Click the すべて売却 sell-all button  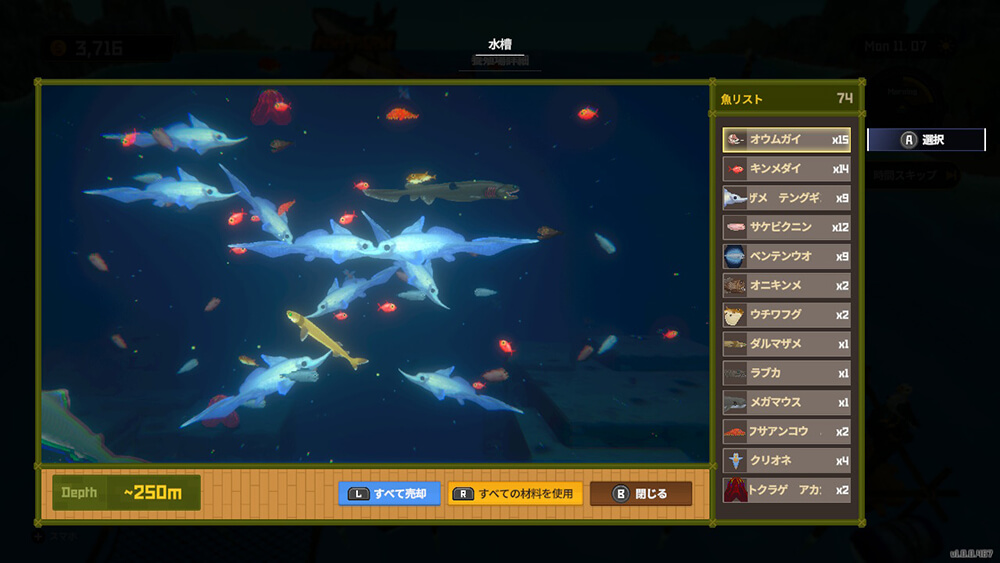point(389,494)
